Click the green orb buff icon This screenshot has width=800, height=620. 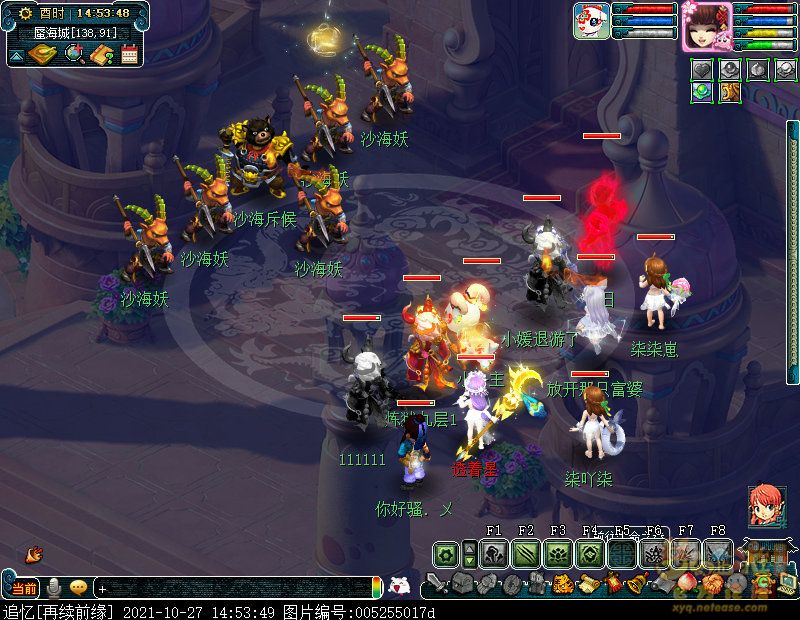point(704,92)
